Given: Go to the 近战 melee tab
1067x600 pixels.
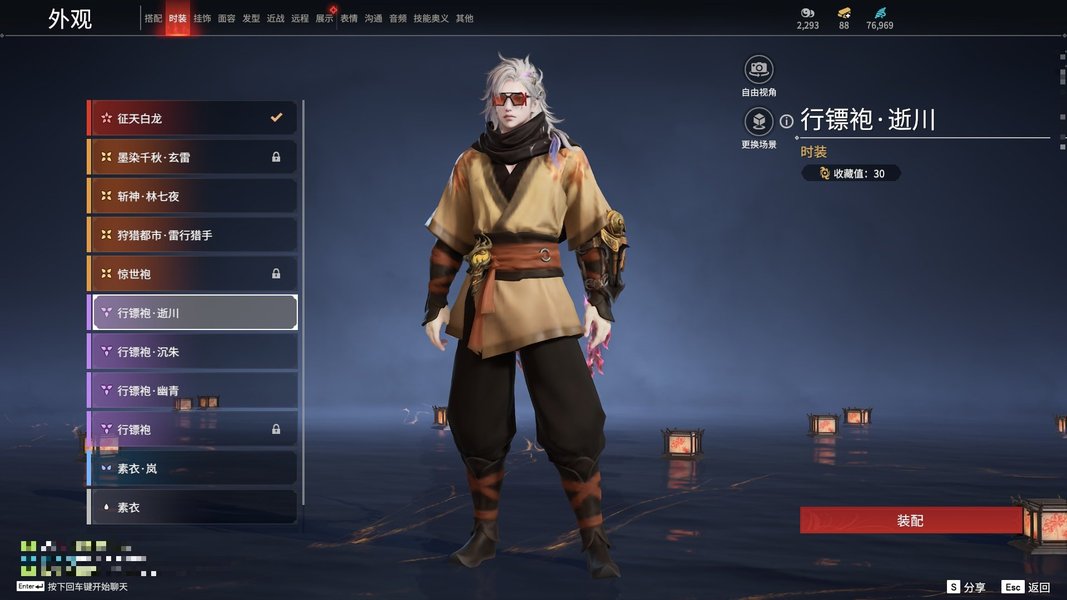Looking at the screenshot, I should tap(275, 19).
